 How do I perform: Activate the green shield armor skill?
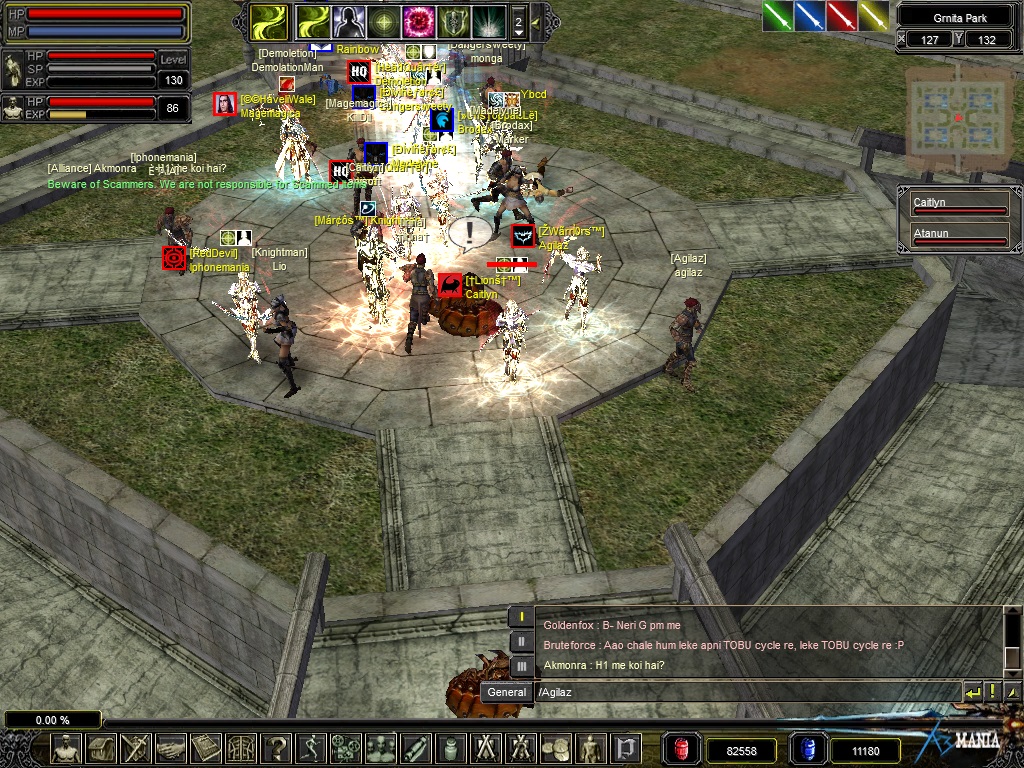(452, 21)
